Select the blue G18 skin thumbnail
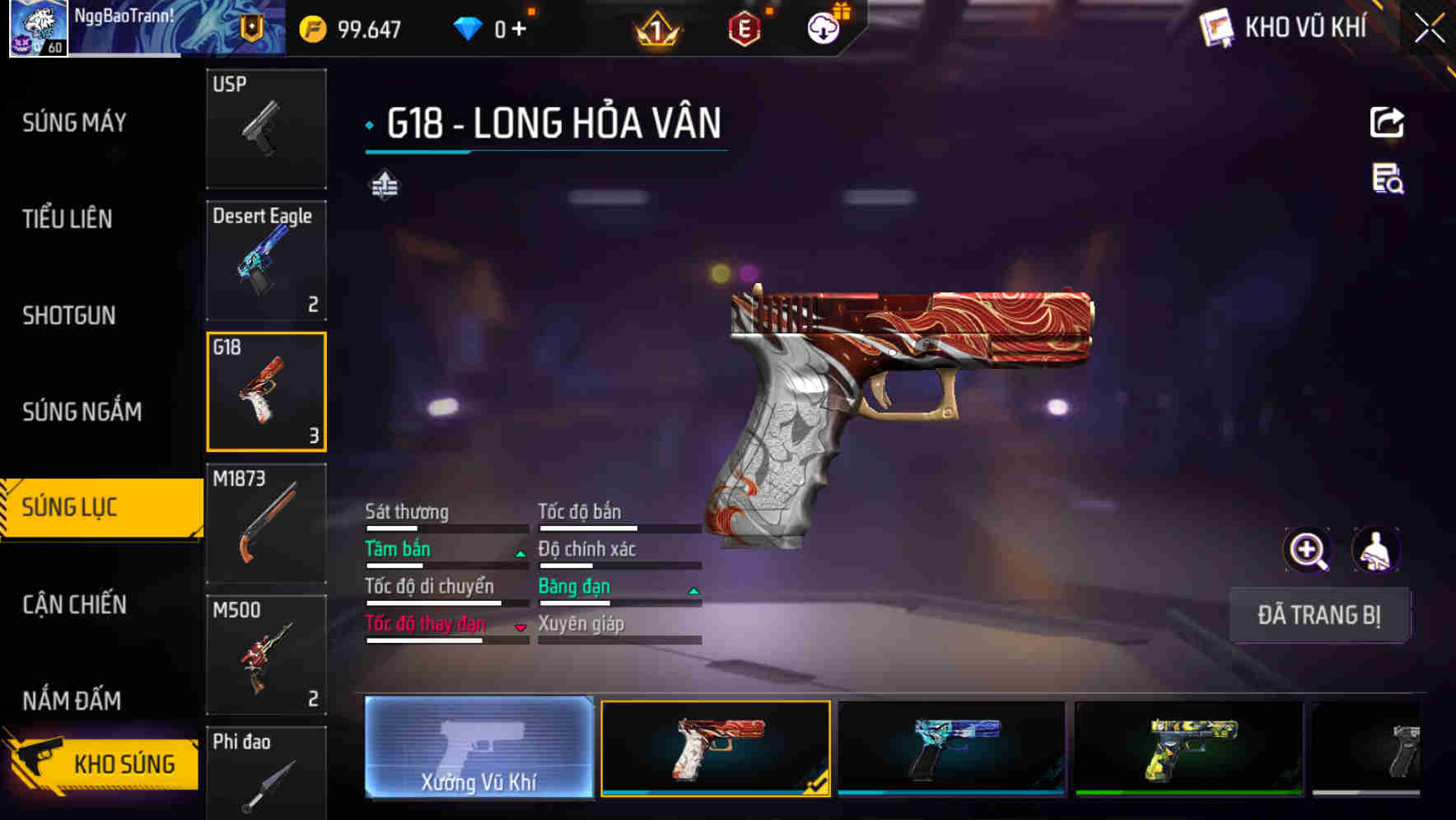The height and width of the screenshot is (820, 1456). point(951,748)
